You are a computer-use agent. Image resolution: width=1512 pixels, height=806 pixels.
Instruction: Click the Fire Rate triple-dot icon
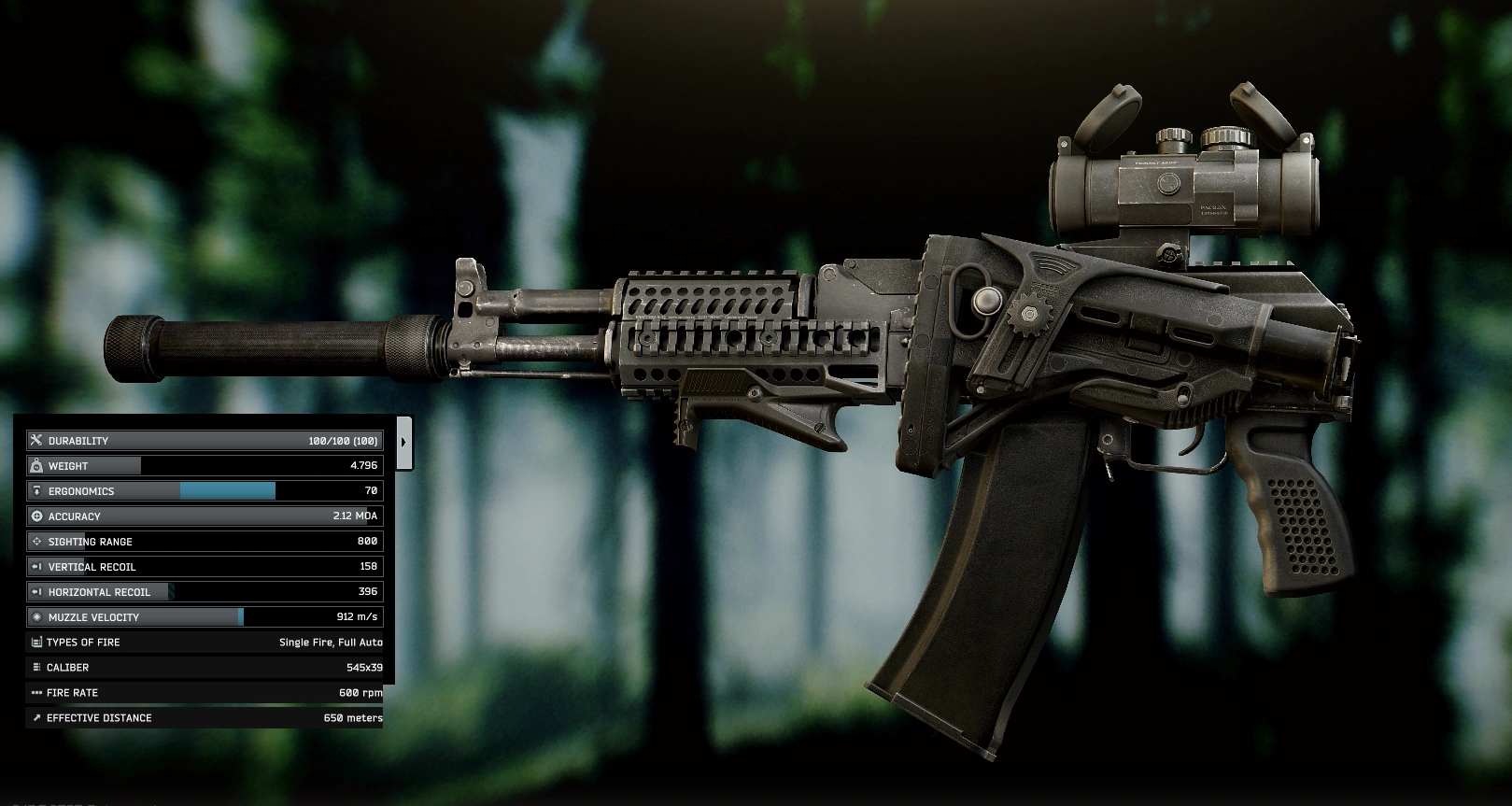click(x=35, y=692)
